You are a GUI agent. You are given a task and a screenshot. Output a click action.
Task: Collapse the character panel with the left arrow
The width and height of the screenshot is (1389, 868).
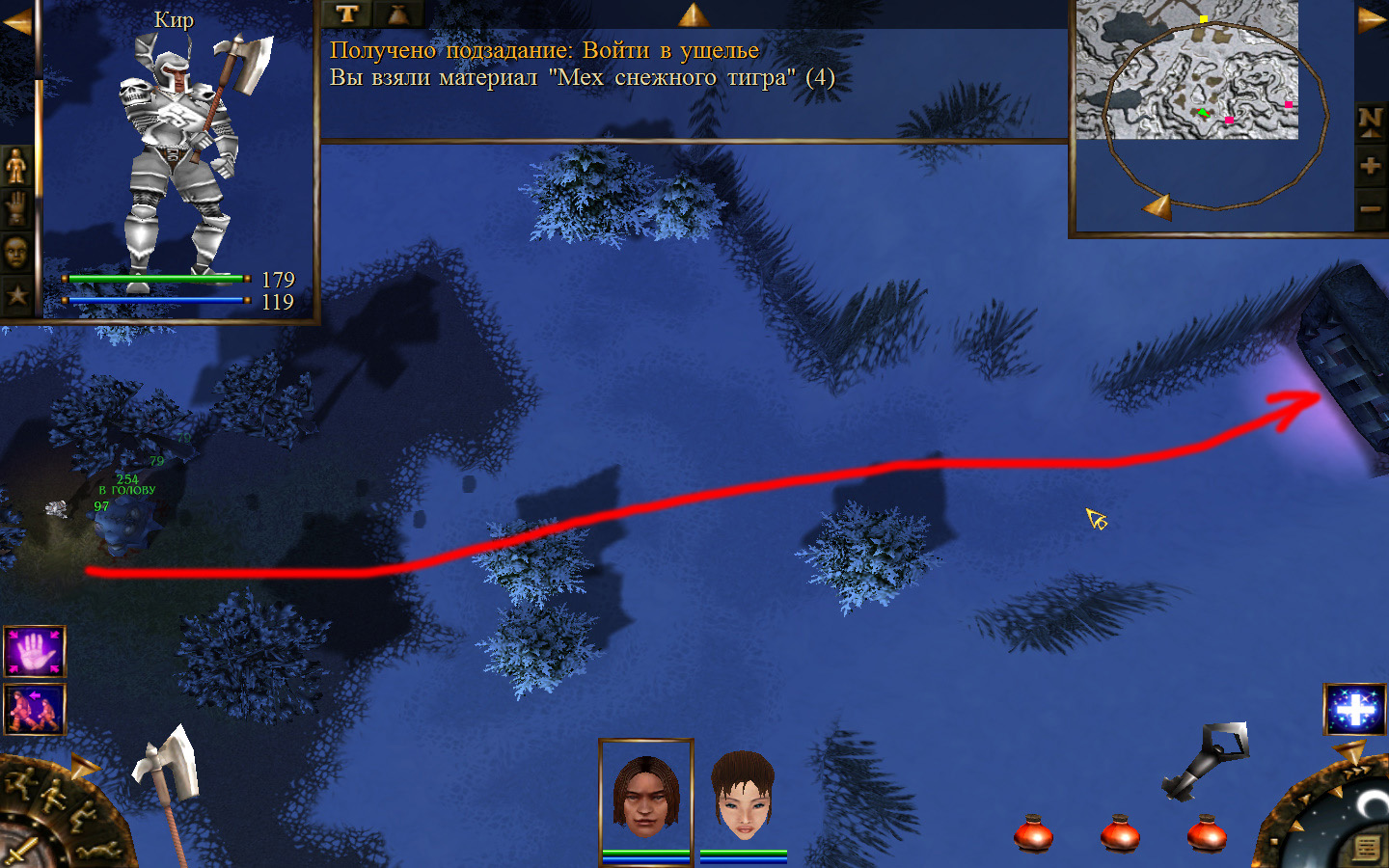pyautogui.click(x=15, y=21)
